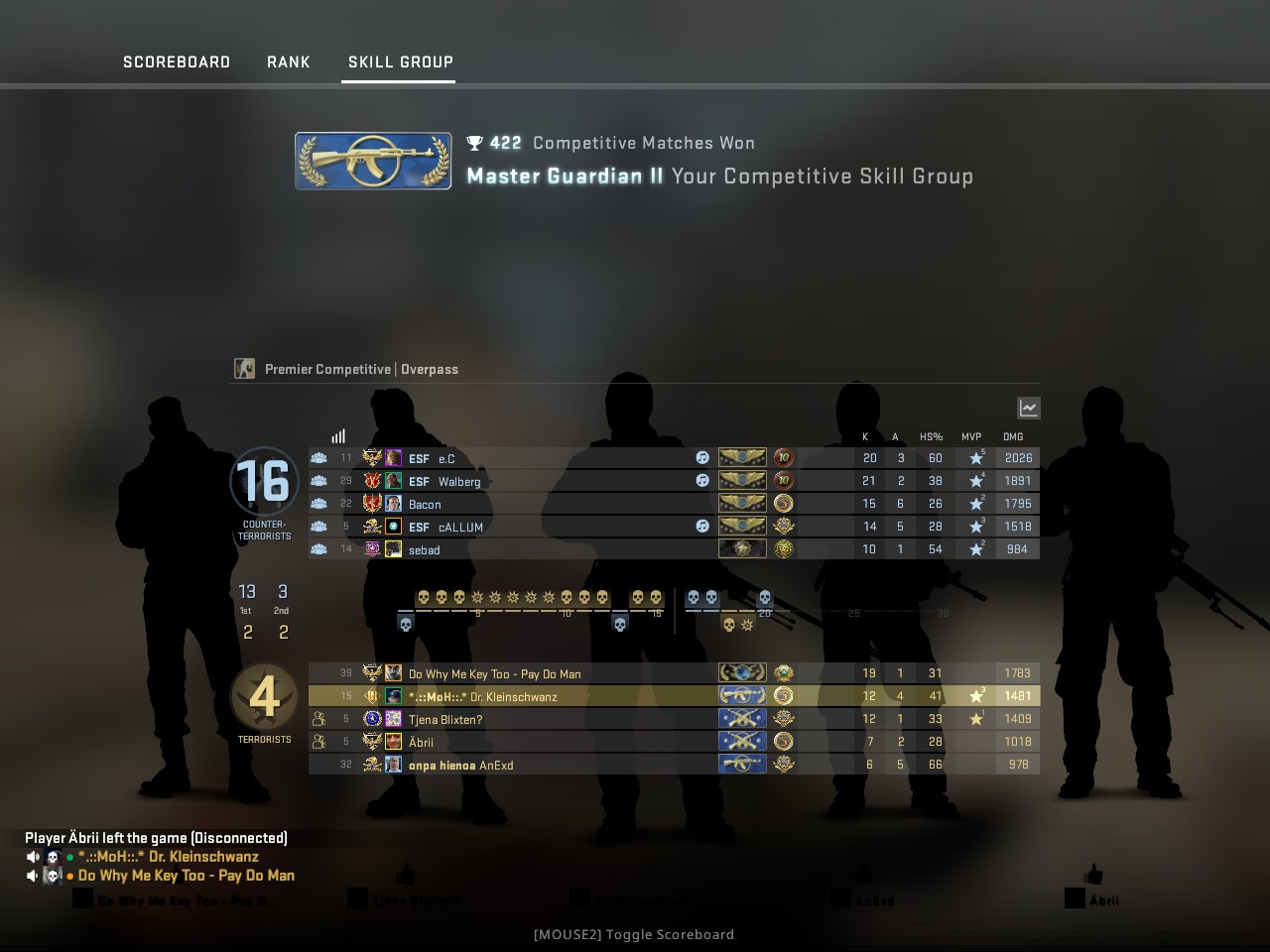Click the music kit note icon on e.C's row

tap(702, 457)
